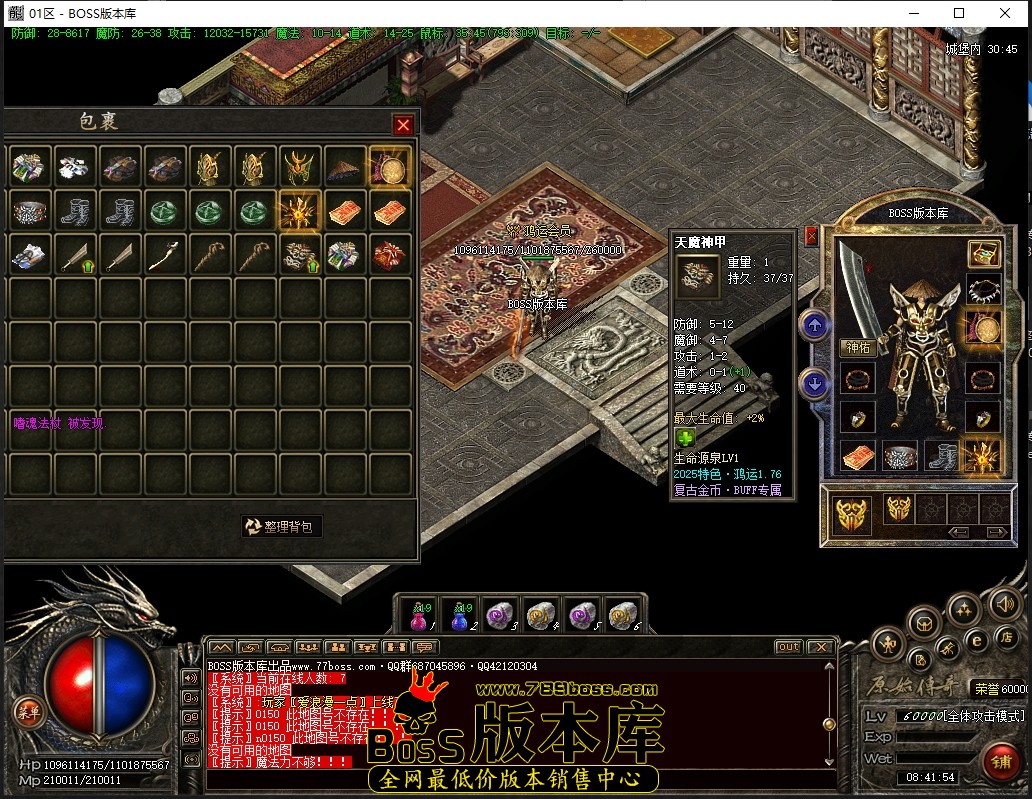Select the green horned helmet in the bag

coord(299,168)
